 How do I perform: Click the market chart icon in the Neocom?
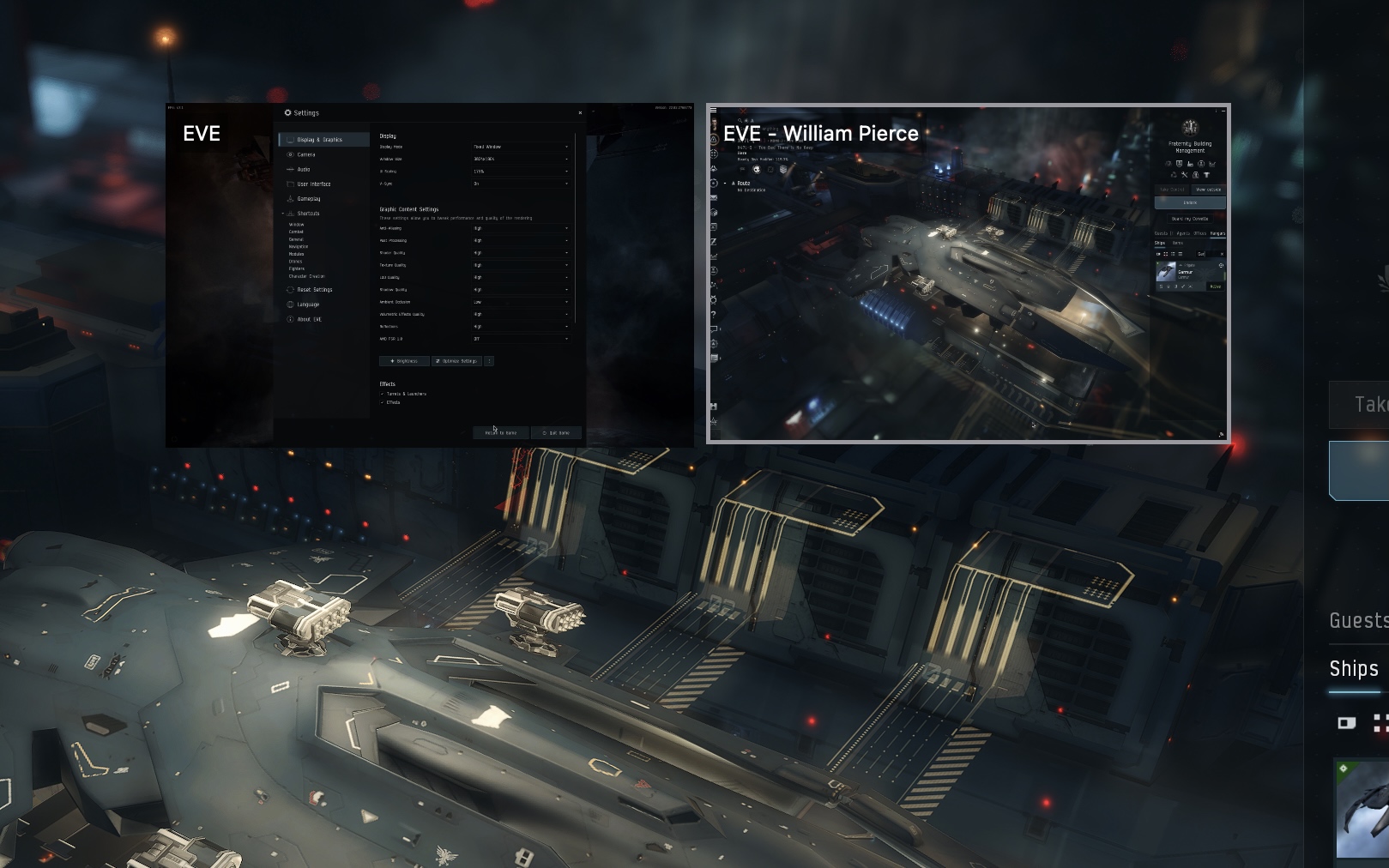714,256
